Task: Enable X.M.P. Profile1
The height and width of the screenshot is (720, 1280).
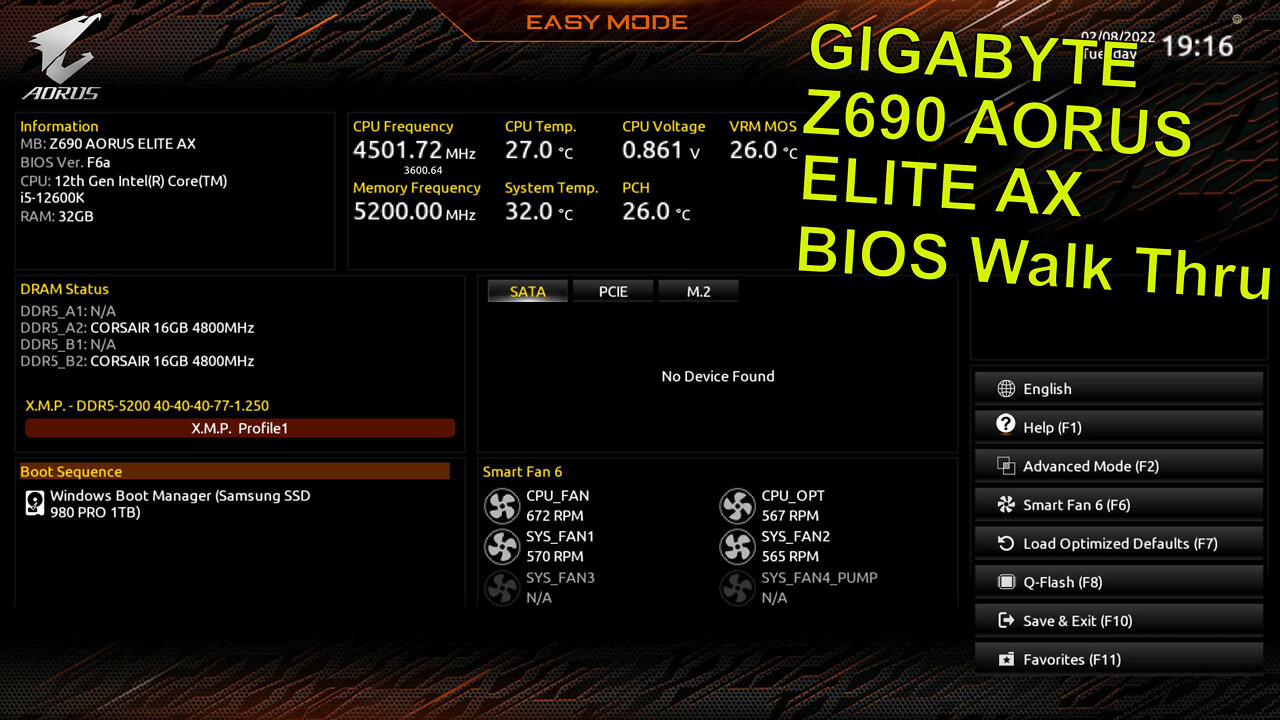Action: pos(240,427)
